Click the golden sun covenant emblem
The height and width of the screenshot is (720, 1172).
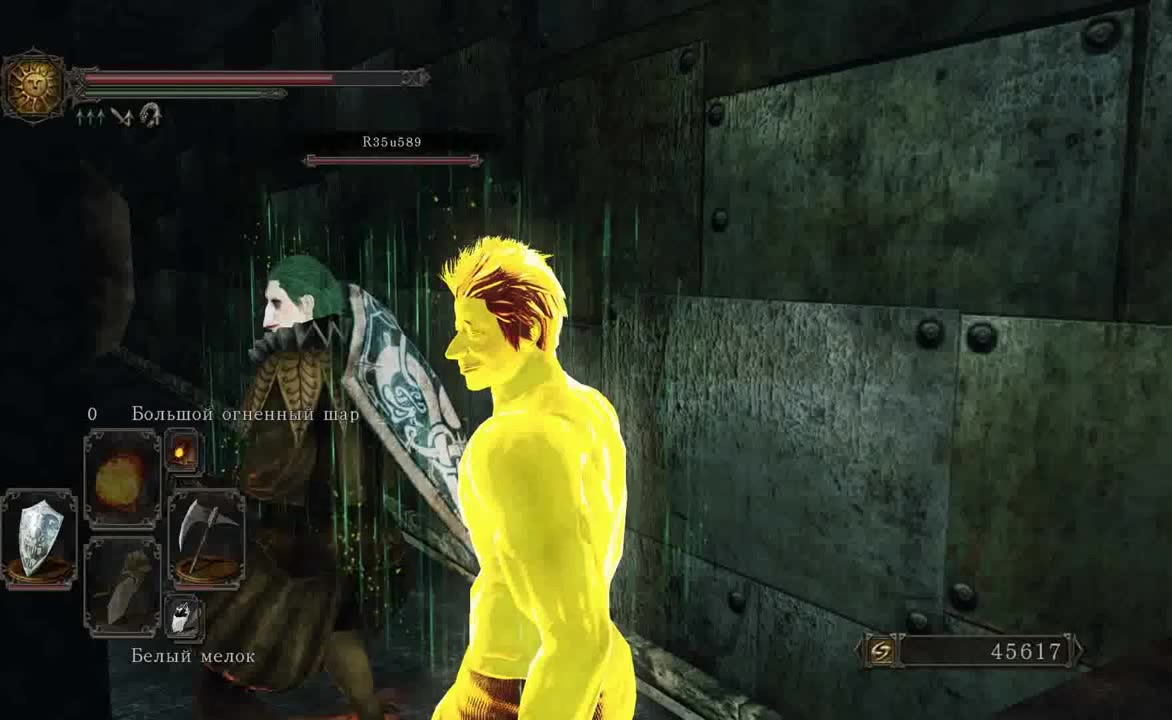34,85
